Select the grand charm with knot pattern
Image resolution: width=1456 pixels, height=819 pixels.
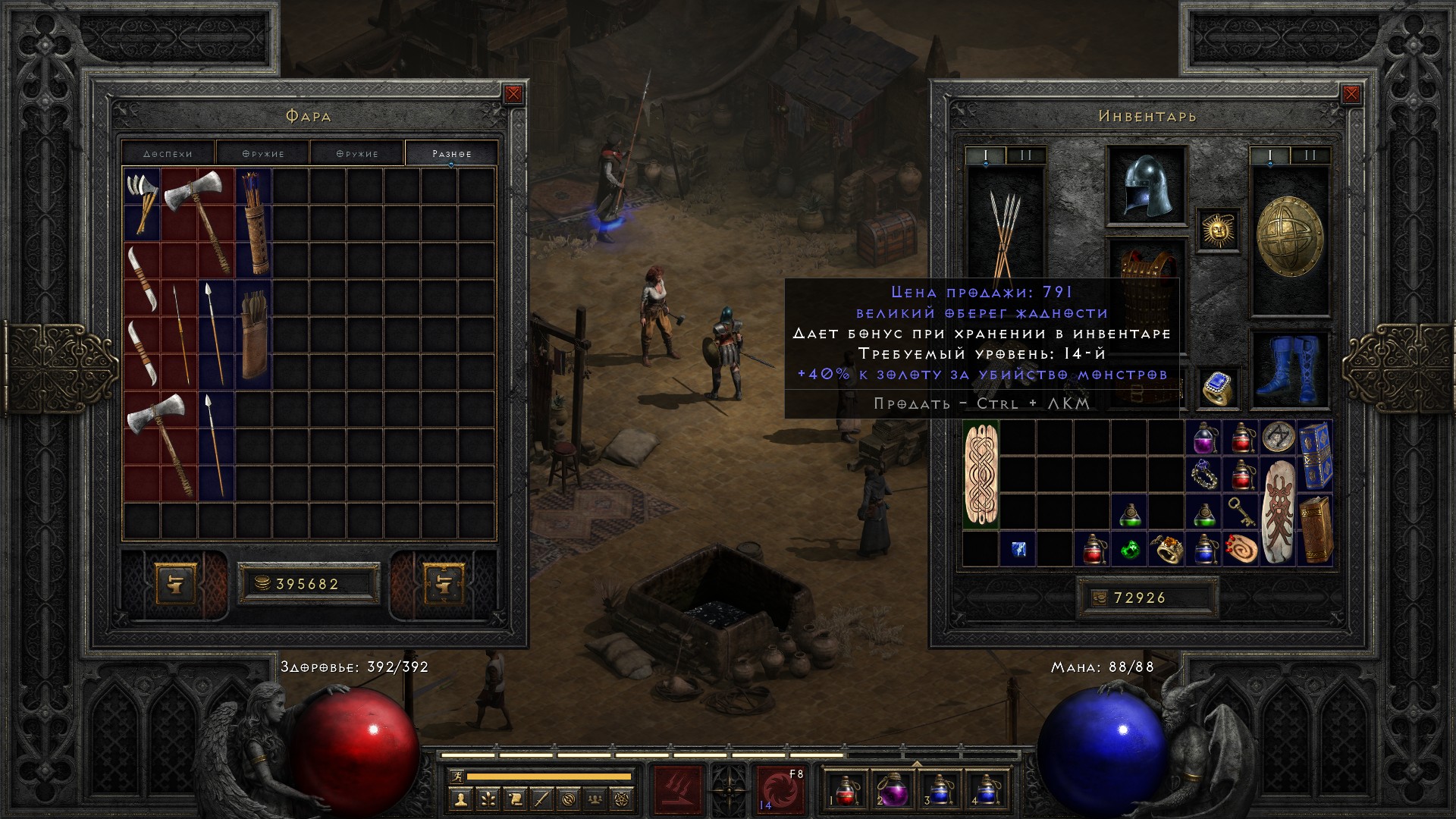pos(981,475)
